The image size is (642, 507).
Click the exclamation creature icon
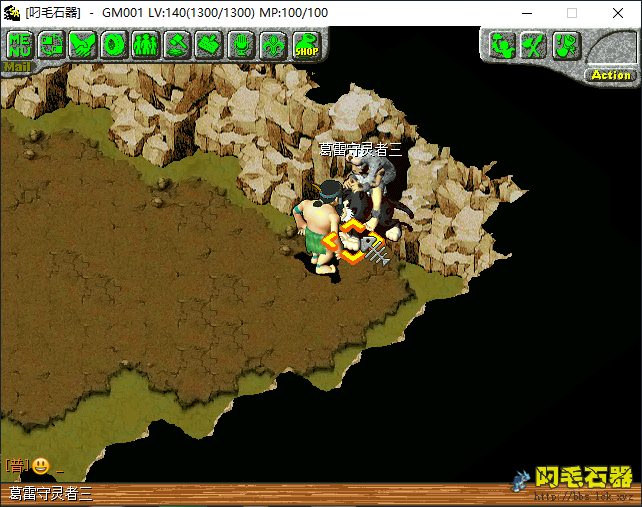point(565,45)
